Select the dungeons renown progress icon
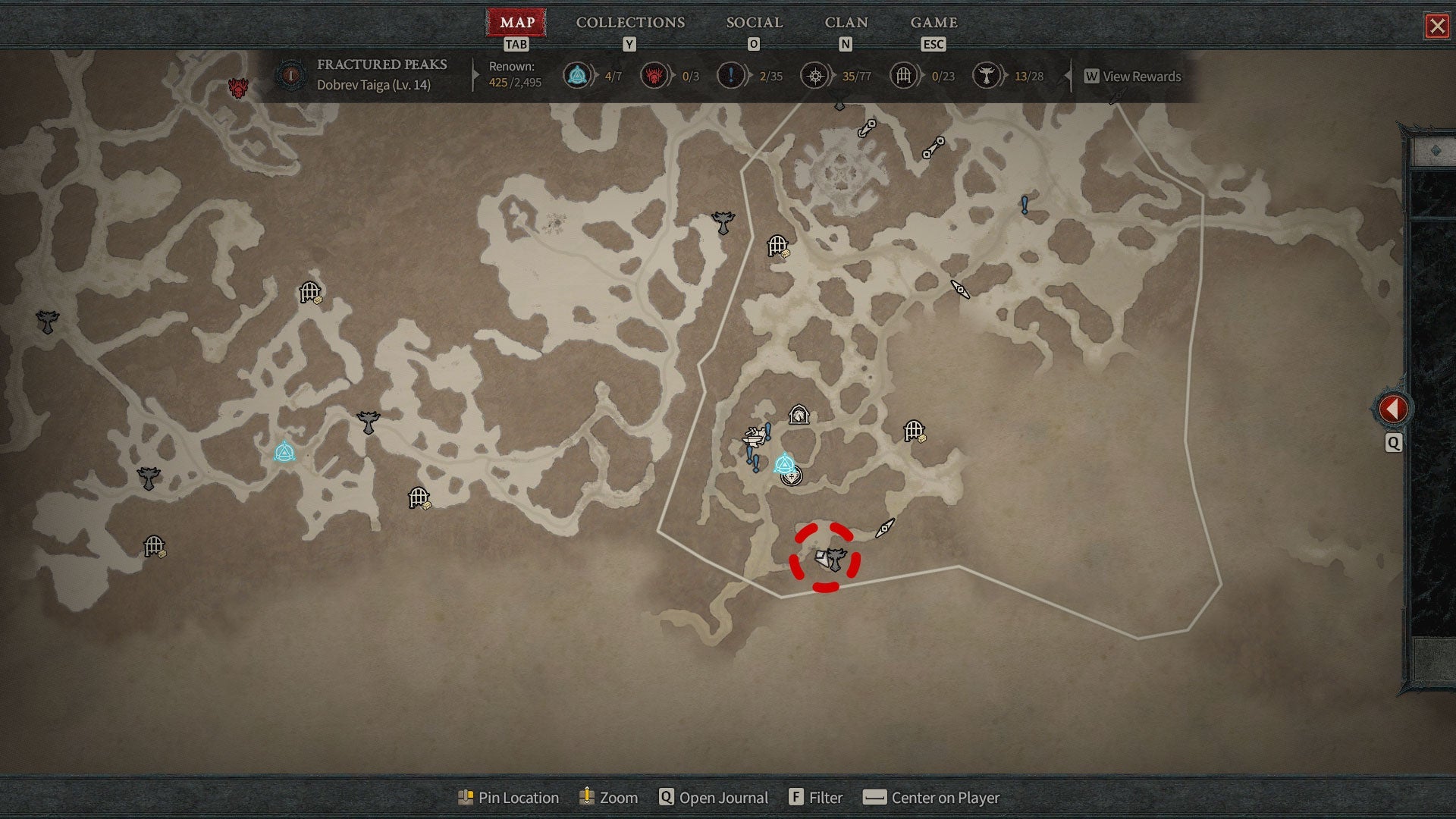This screenshot has height=819, width=1456. 903,76
